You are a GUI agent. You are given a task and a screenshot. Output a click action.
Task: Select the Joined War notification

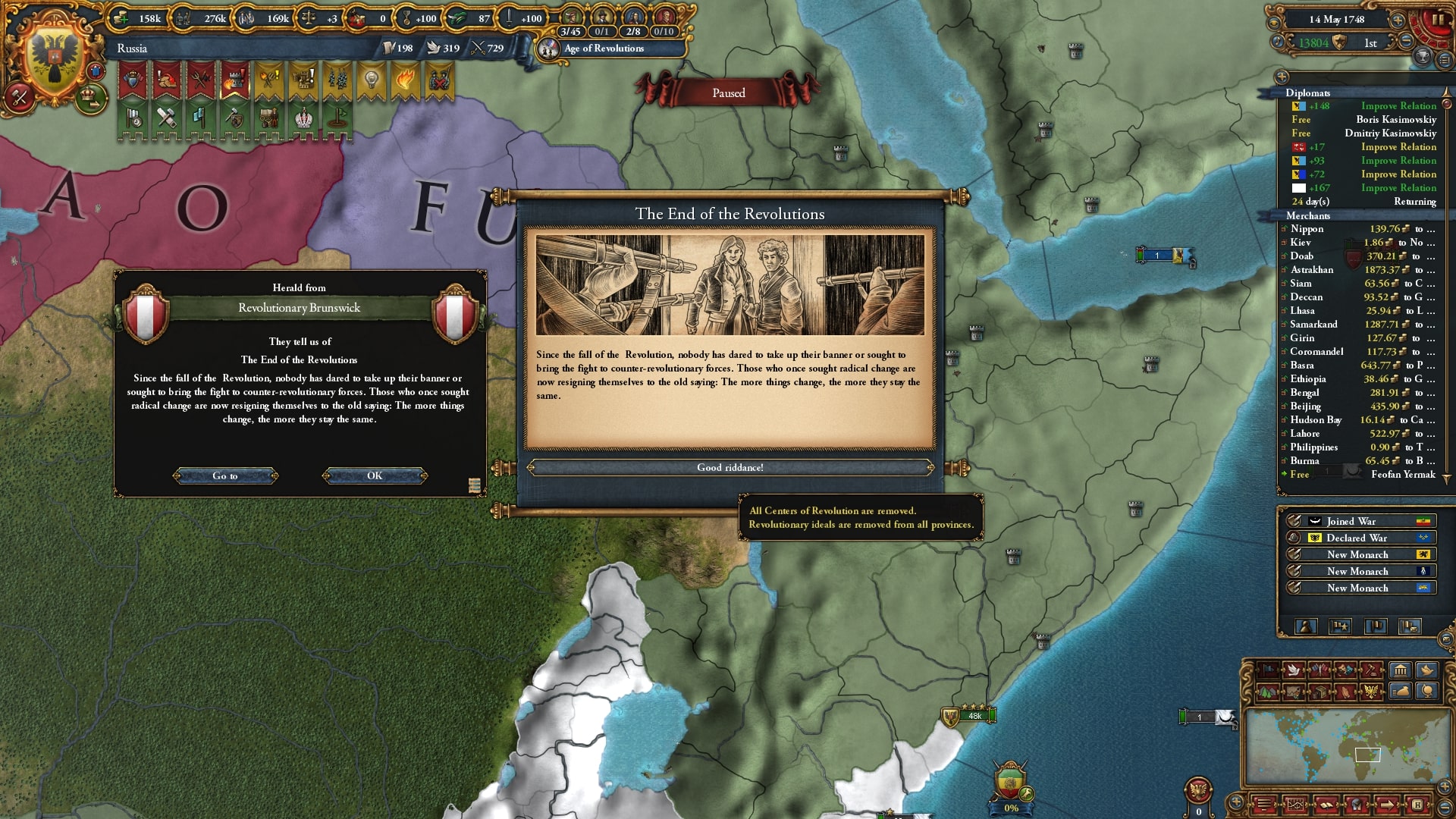1357,522
